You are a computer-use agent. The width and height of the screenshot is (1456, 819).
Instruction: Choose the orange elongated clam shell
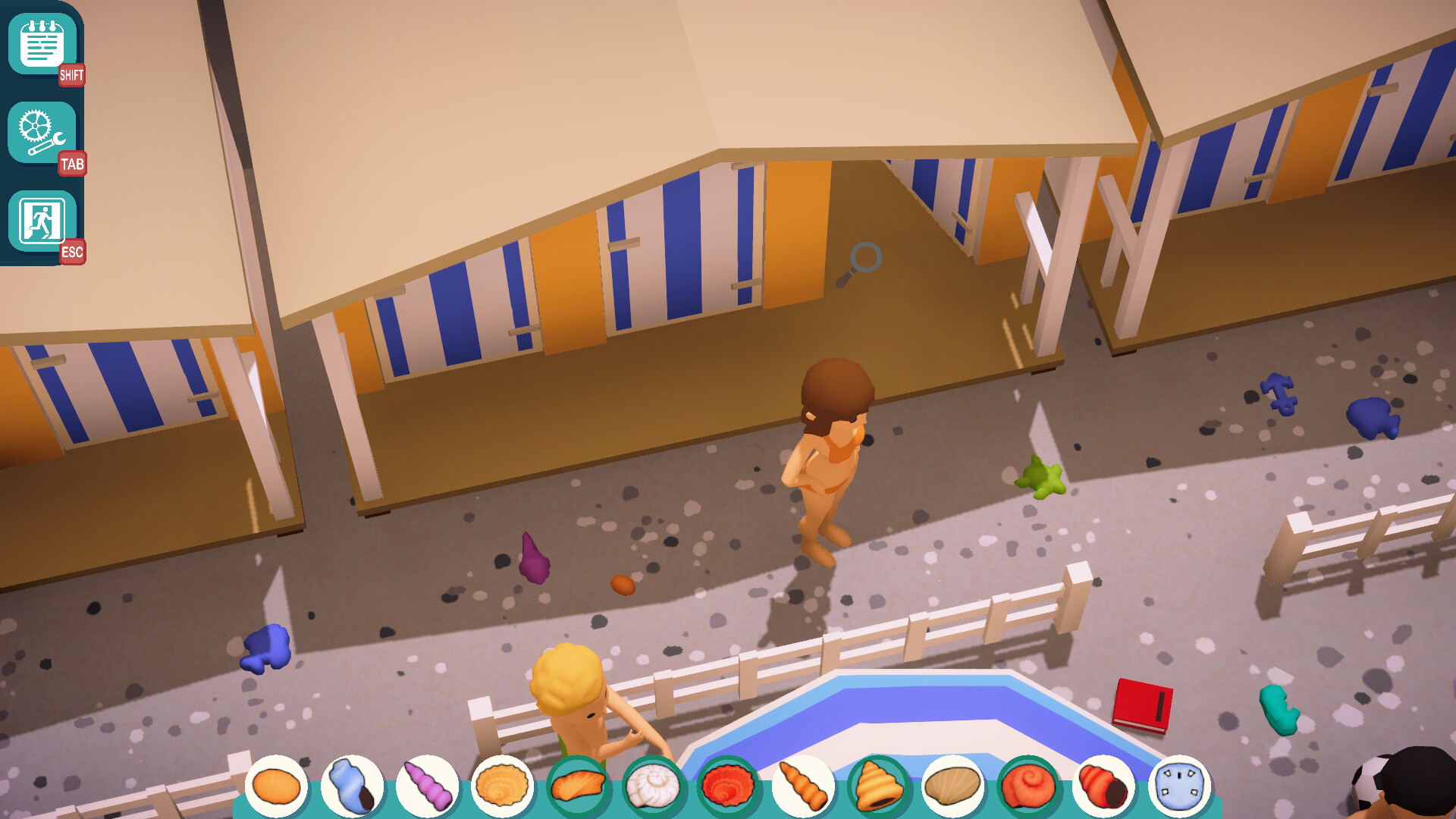tap(577, 786)
